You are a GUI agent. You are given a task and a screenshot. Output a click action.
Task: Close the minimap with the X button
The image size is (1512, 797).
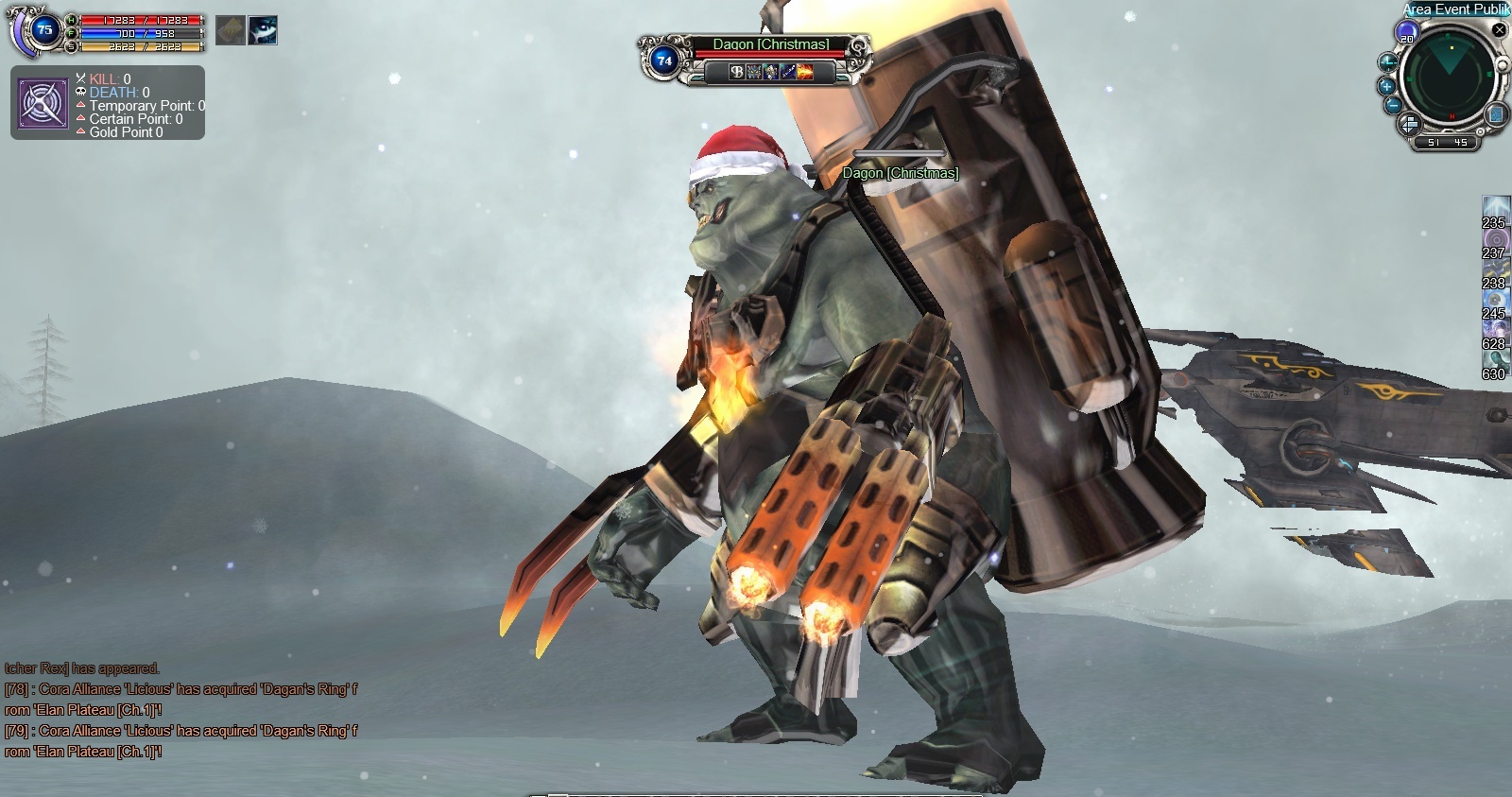tap(1499, 30)
